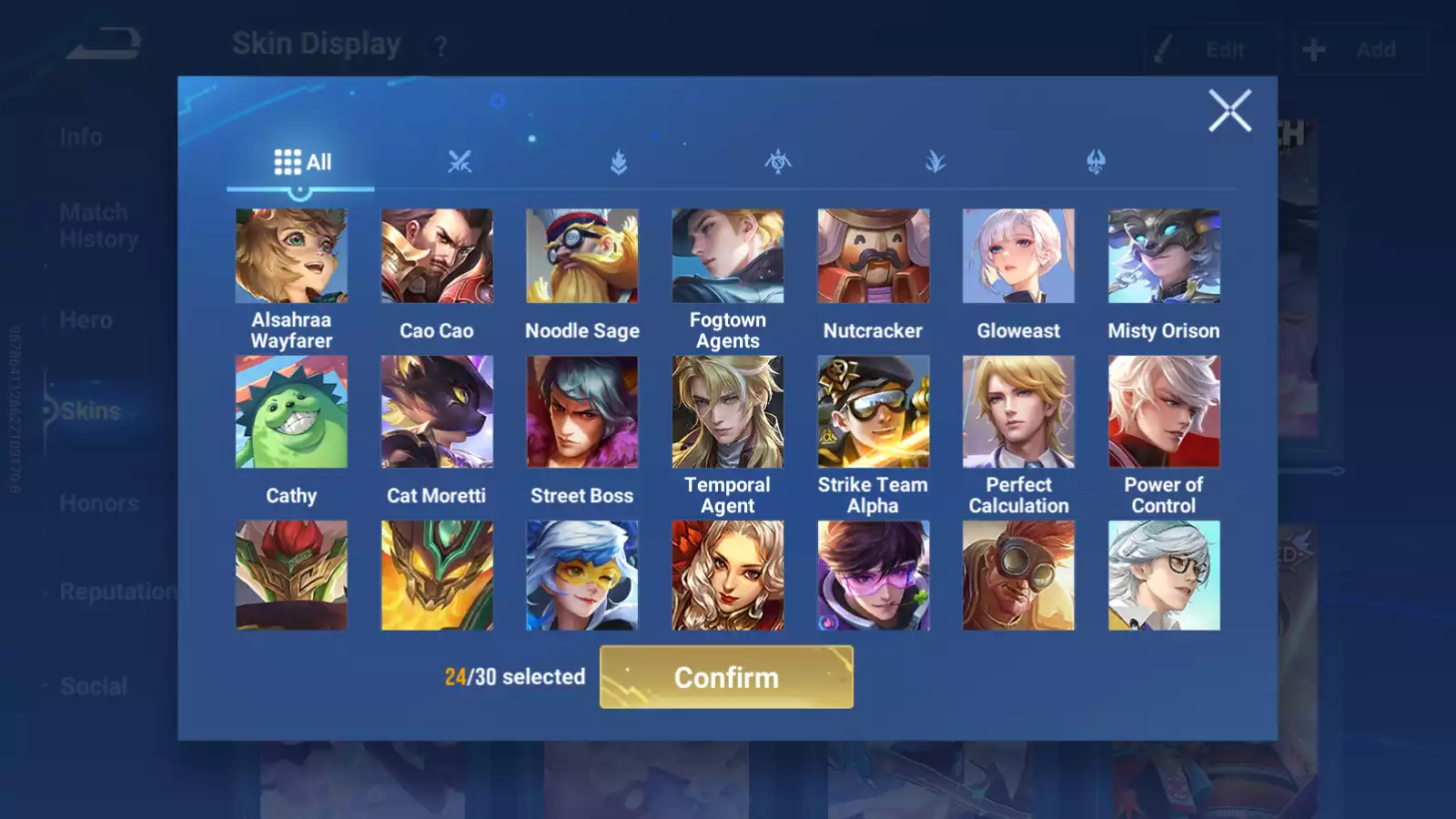Viewport: 1456px width, 819px height.
Task: Click the grid icon on the All tab
Action: pyautogui.click(x=287, y=160)
